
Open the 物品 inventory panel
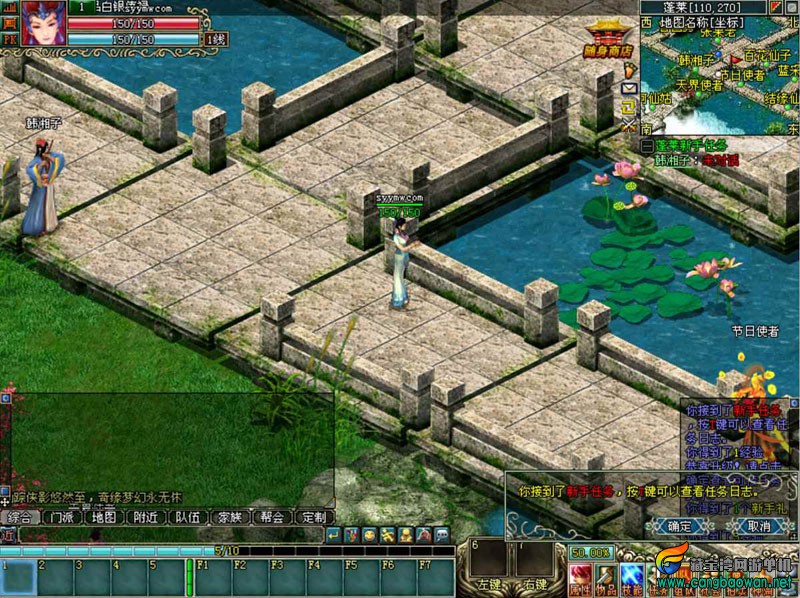pos(607,577)
